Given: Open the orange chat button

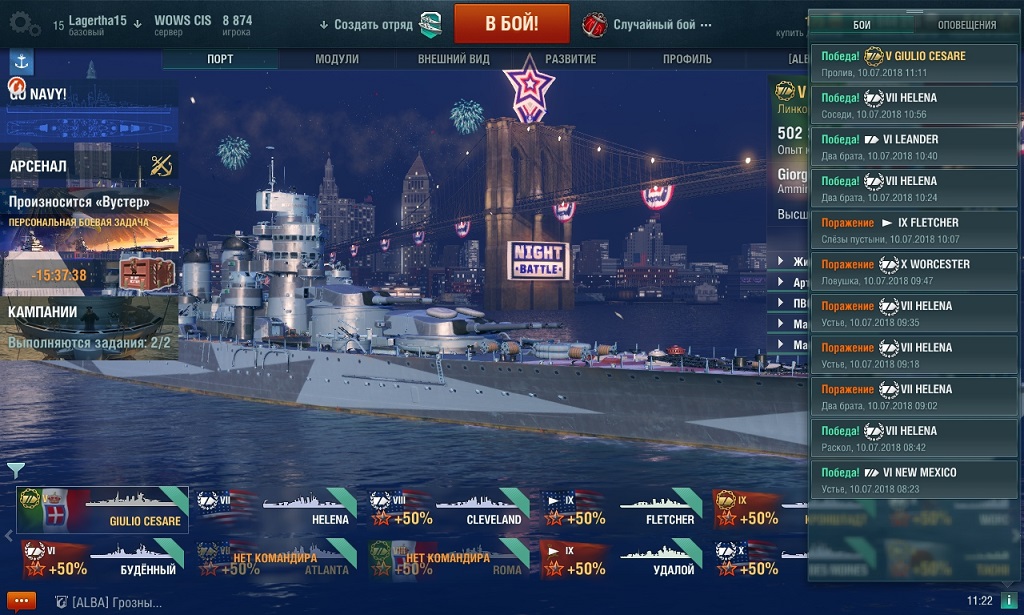Looking at the screenshot, I should tap(21, 601).
